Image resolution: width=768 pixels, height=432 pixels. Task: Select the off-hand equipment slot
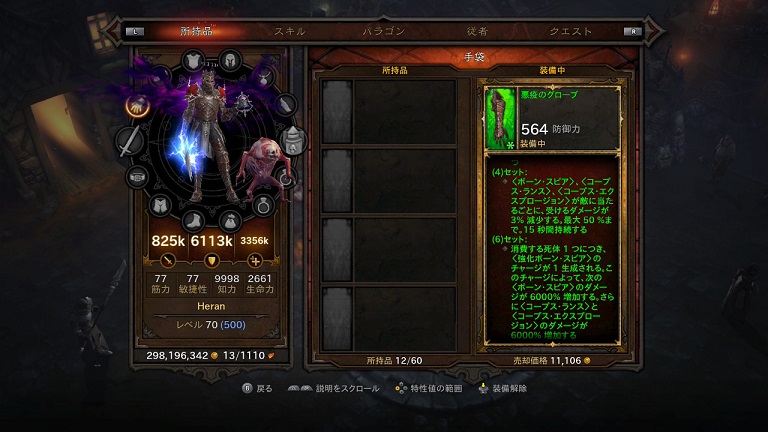[x=292, y=142]
